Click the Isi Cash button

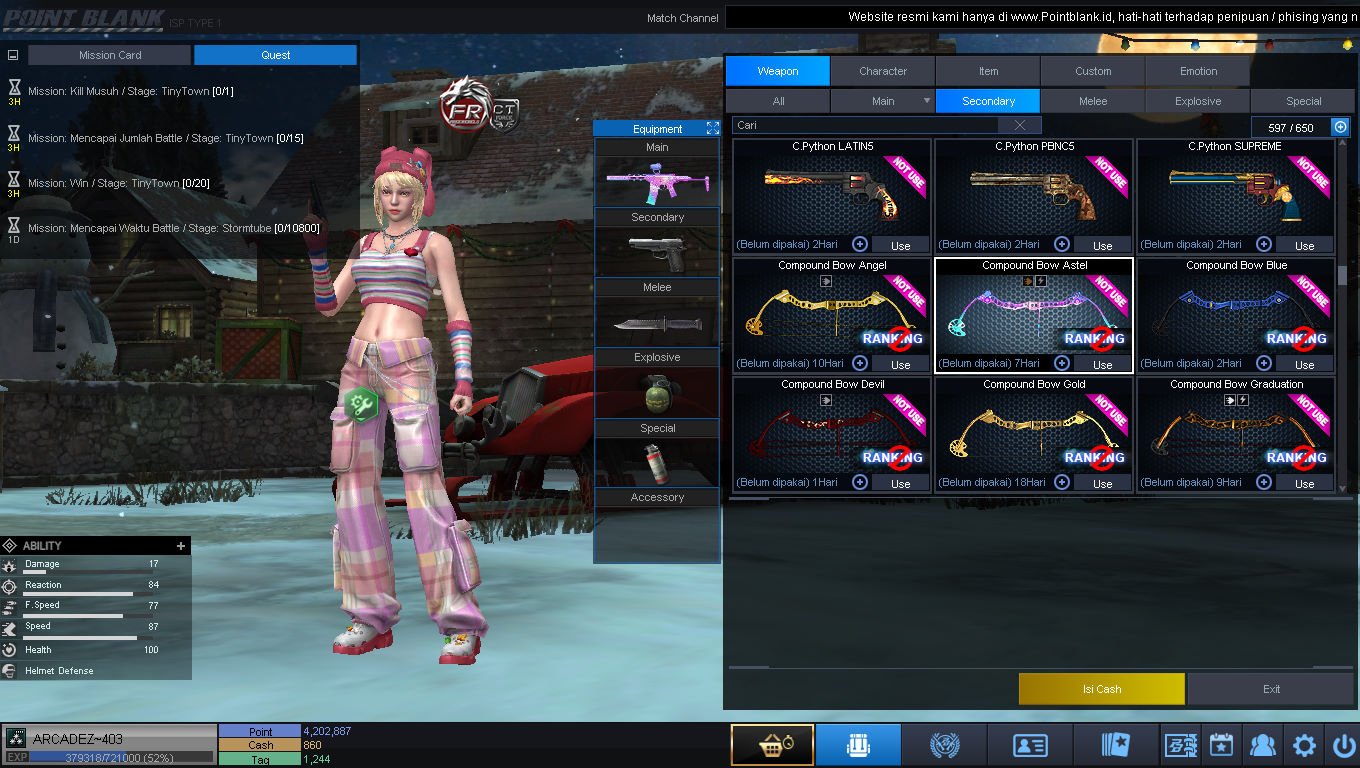pos(1101,689)
